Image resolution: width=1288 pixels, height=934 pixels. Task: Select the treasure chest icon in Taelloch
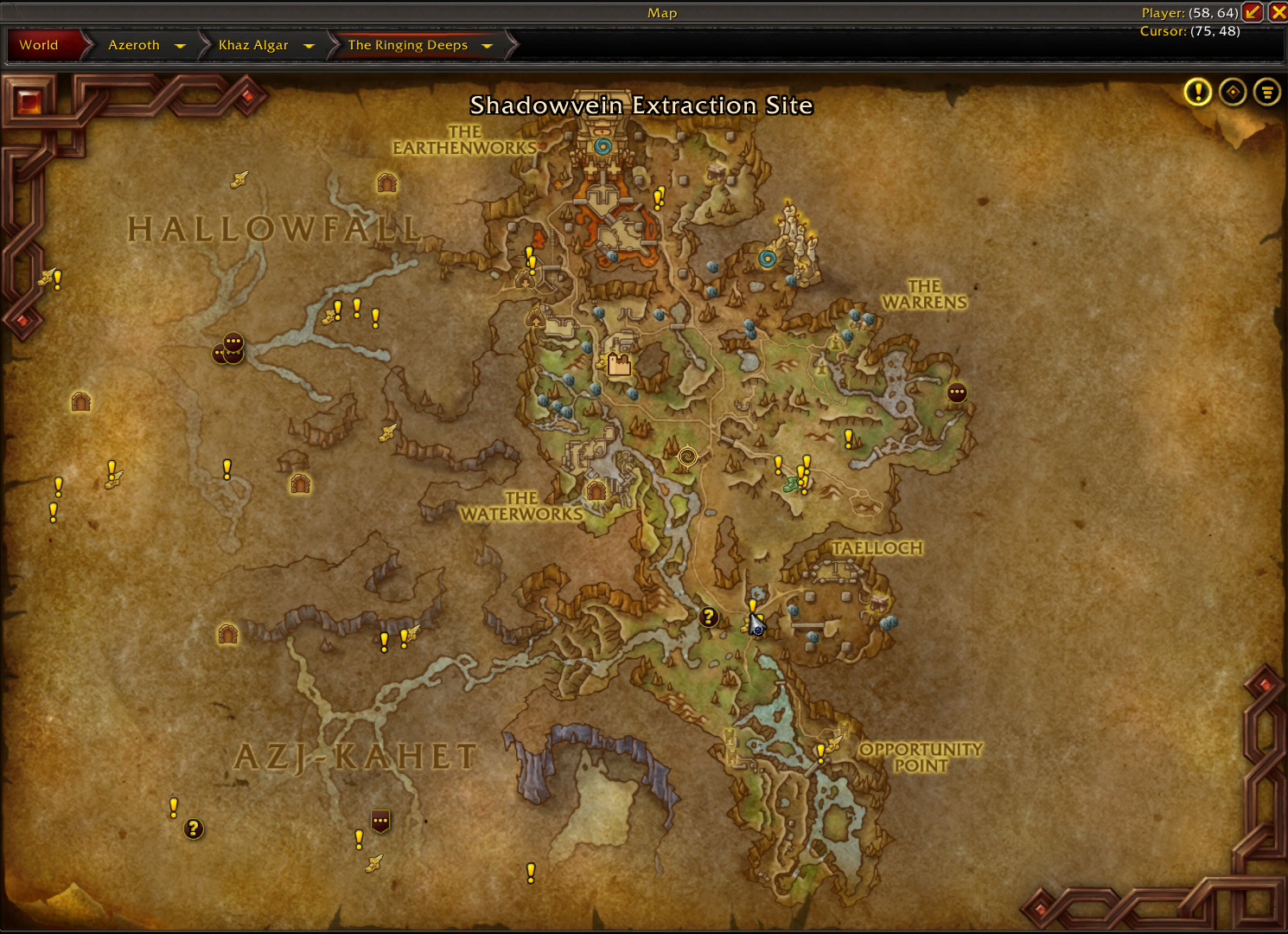point(880,601)
